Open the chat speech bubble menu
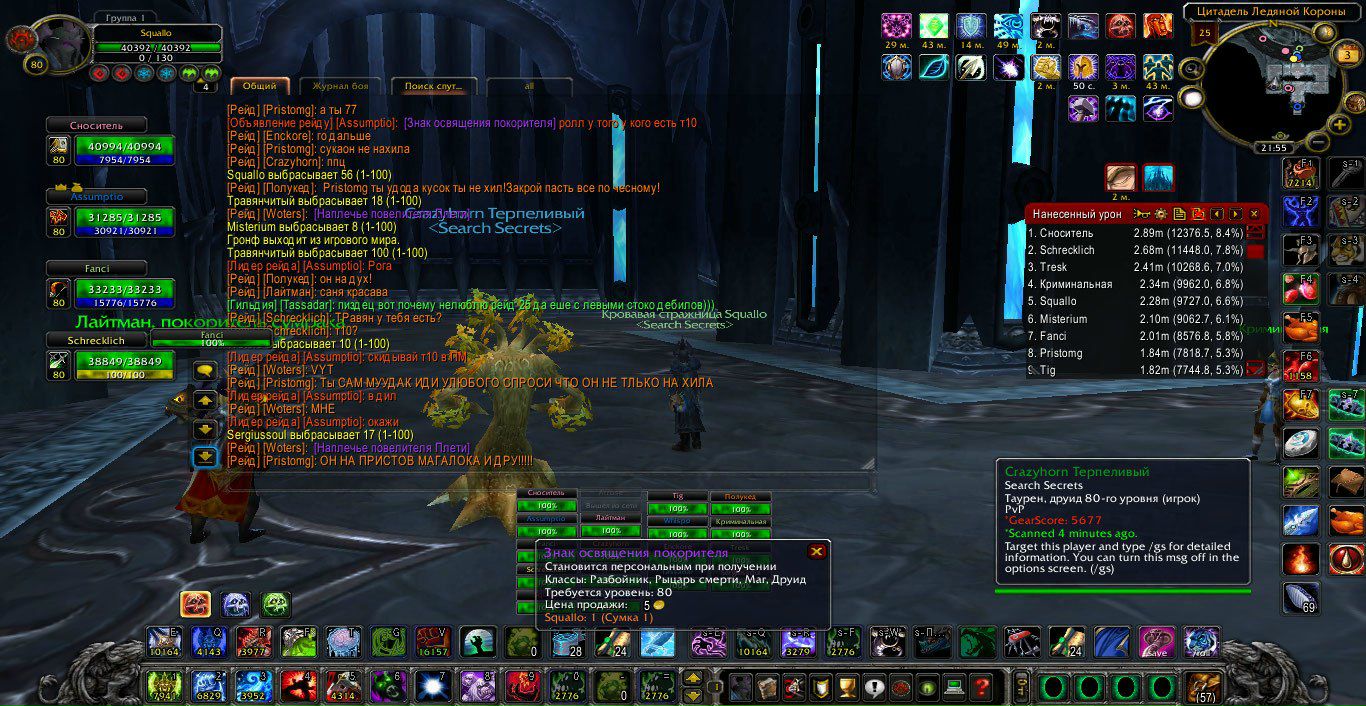The image size is (1366, 706). [205, 371]
